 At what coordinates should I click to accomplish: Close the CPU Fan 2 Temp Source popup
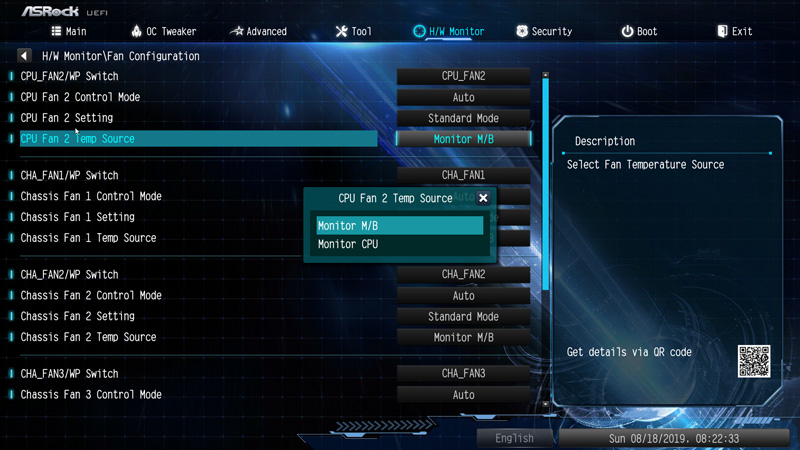point(483,198)
